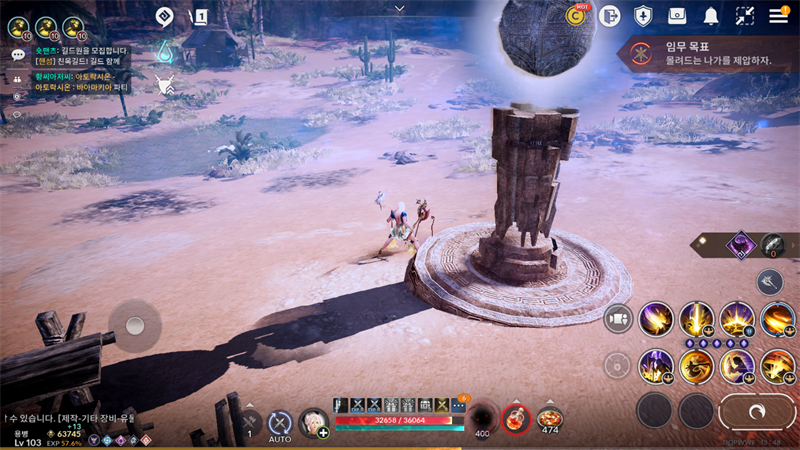Use the food item showing 474
Screen dimensions: 800x450
[549, 418]
